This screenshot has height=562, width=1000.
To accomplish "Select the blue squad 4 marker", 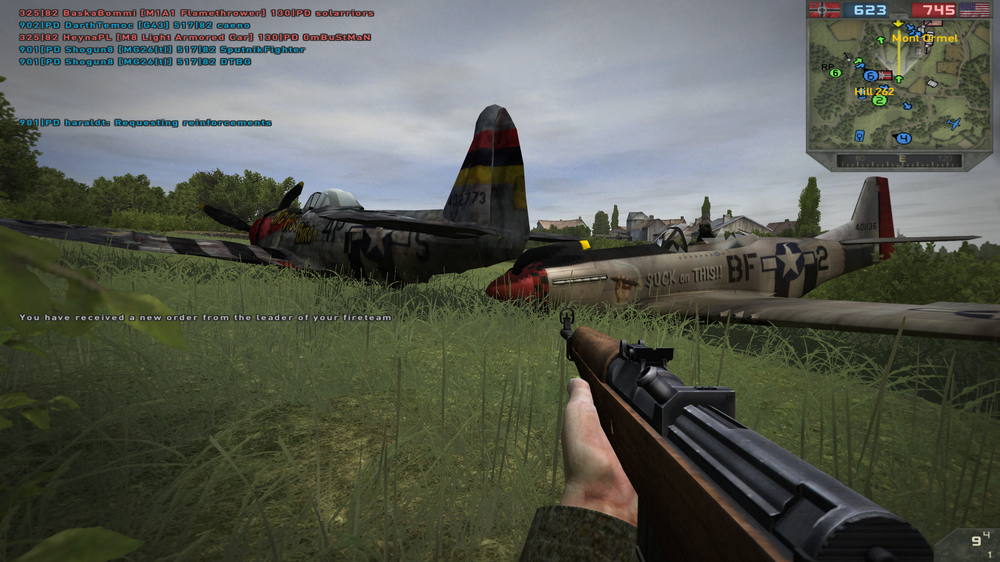I will click(904, 138).
